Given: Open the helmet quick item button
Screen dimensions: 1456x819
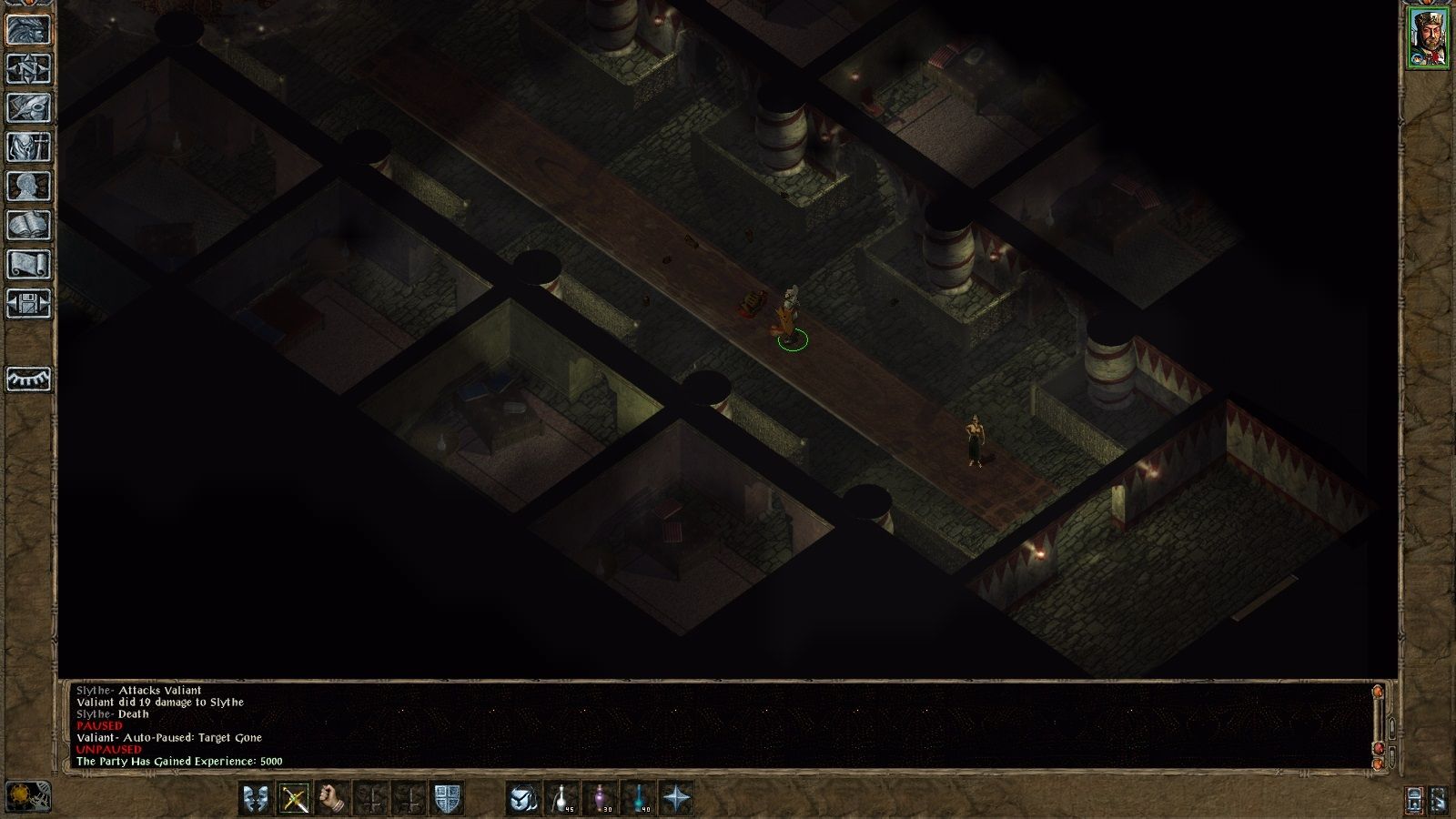Looking at the screenshot, I should [523, 799].
